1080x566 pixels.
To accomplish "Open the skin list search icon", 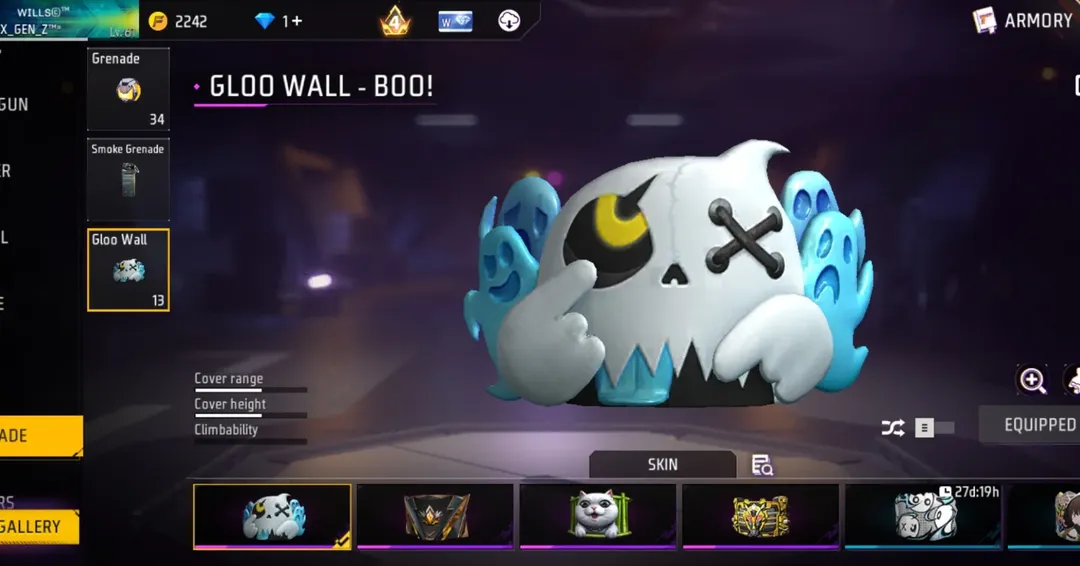I will (762, 465).
